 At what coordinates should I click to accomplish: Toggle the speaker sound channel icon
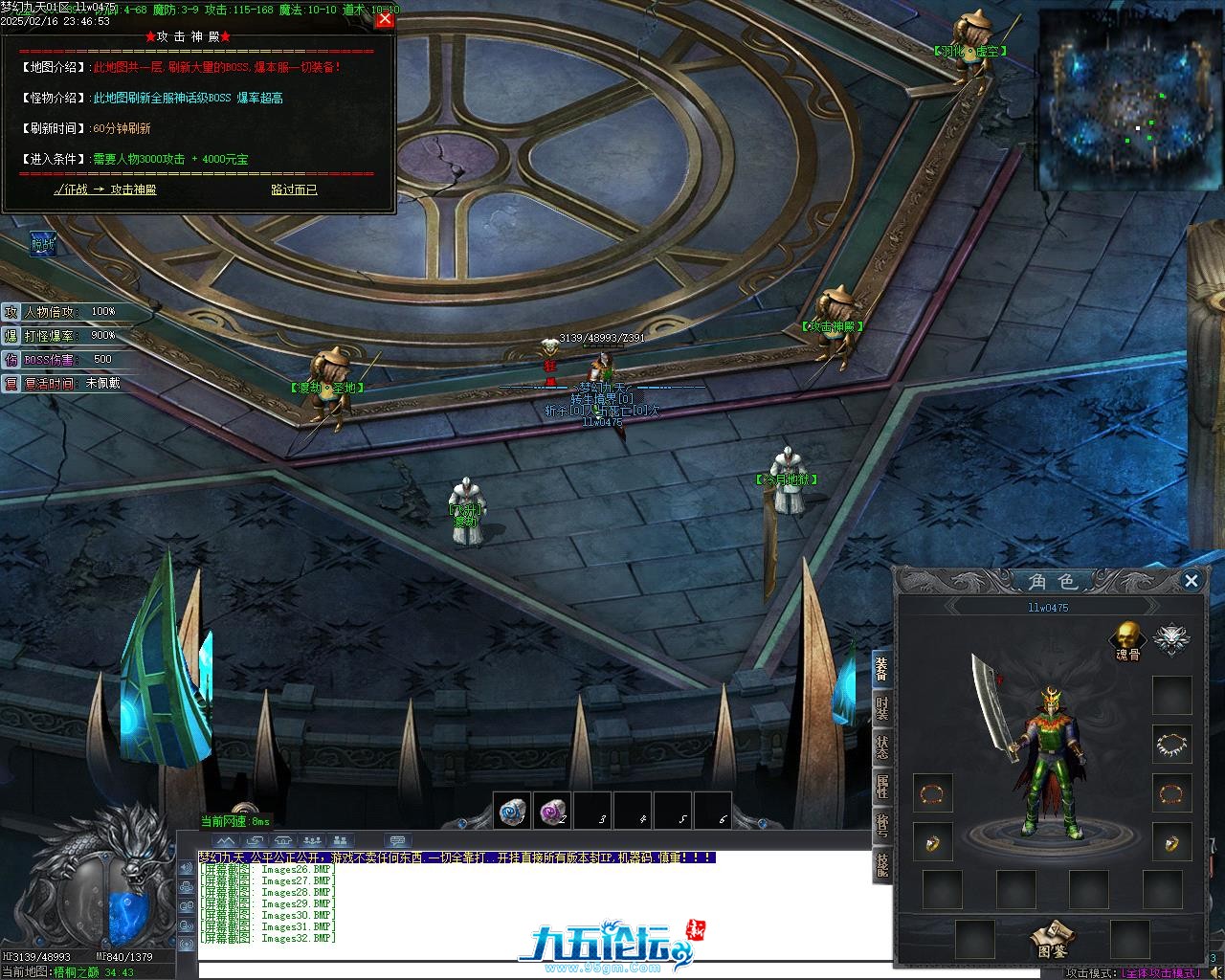[x=186, y=868]
